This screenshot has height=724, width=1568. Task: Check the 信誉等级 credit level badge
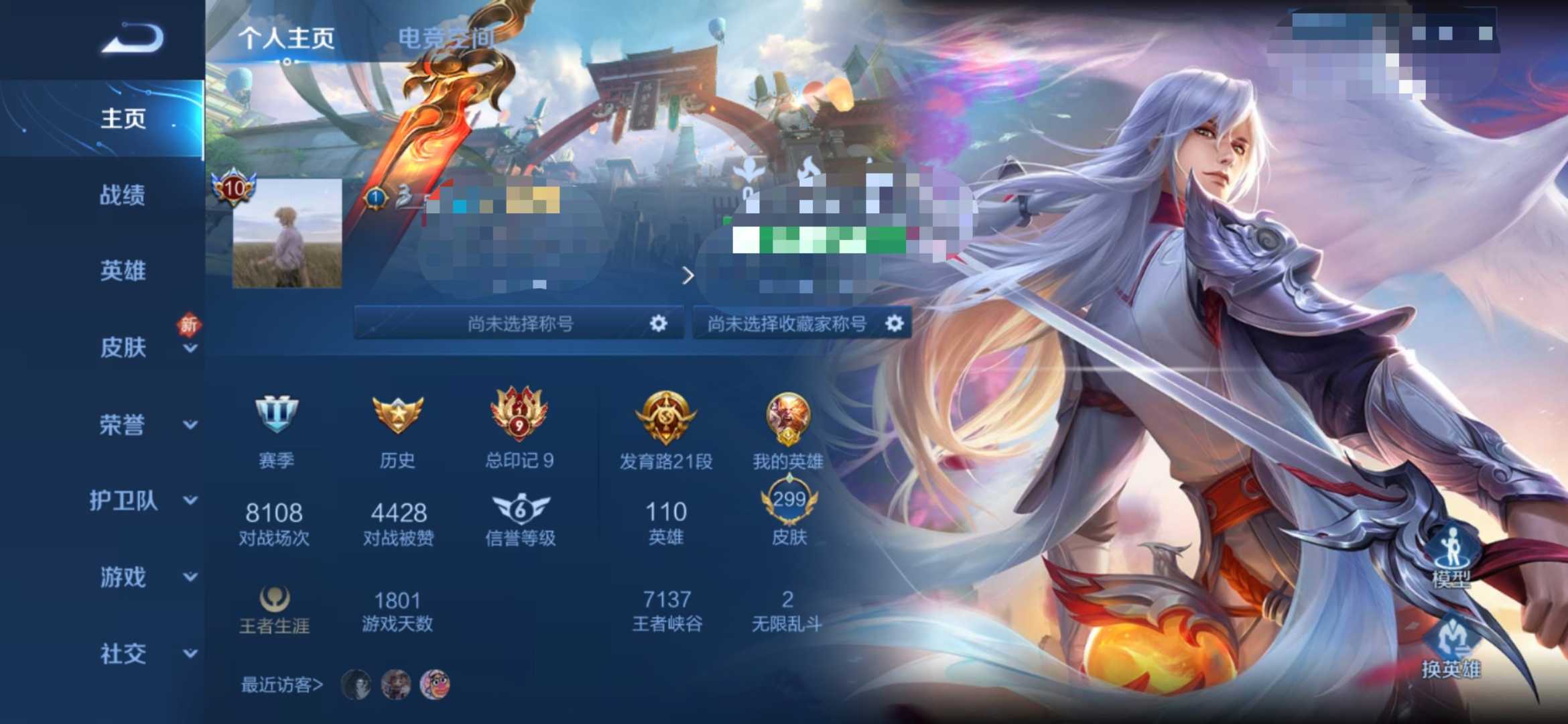click(x=521, y=509)
